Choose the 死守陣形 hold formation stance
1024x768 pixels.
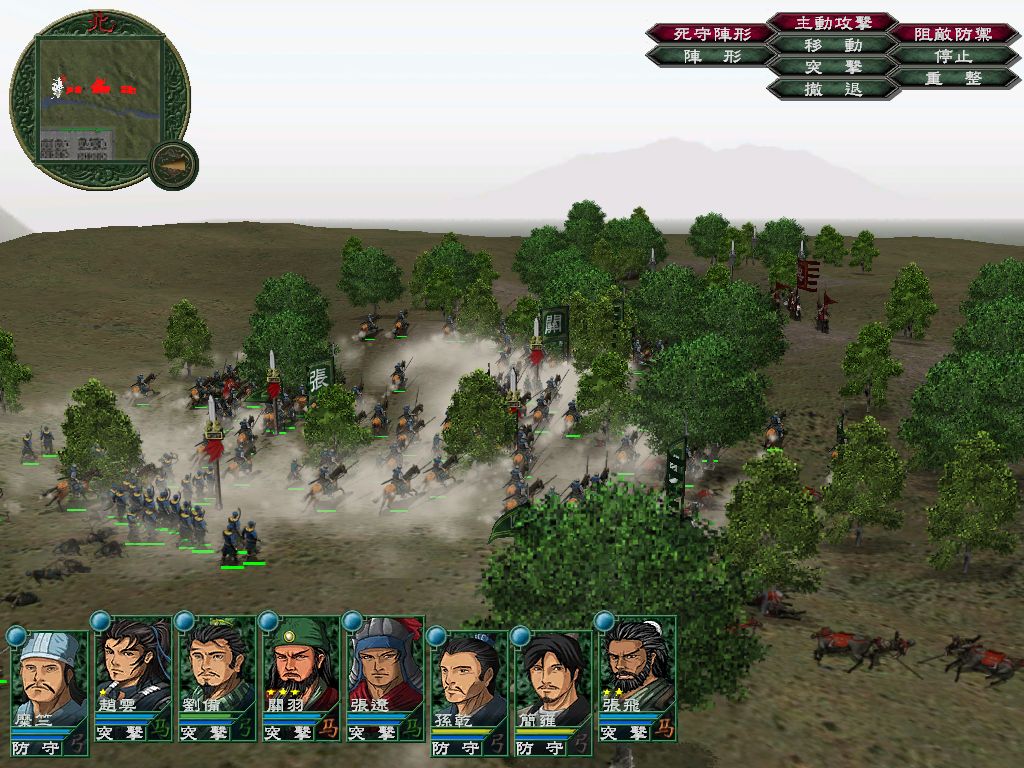tap(710, 34)
